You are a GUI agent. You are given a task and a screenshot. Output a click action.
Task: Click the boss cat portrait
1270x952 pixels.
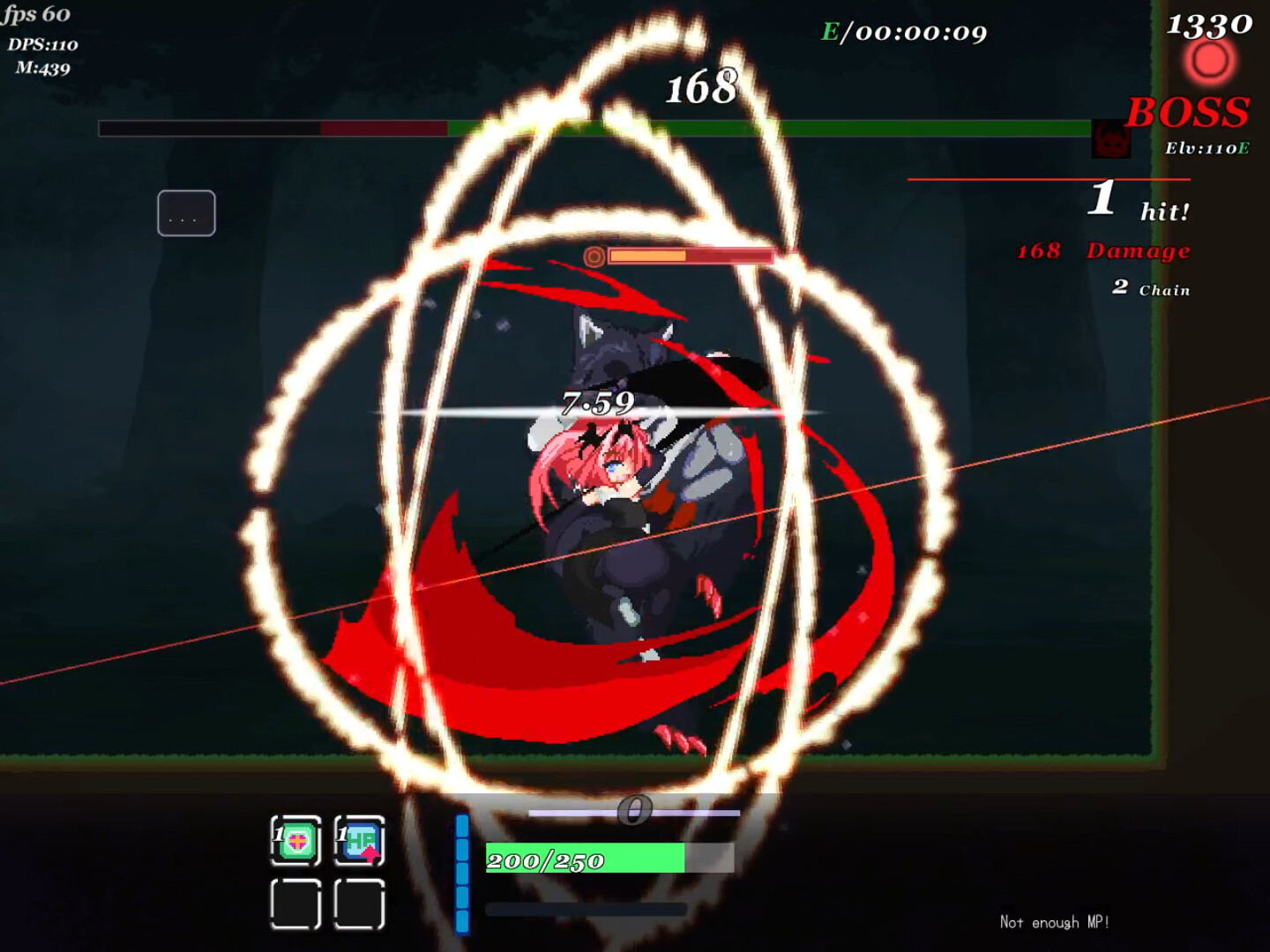click(x=1111, y=139)
